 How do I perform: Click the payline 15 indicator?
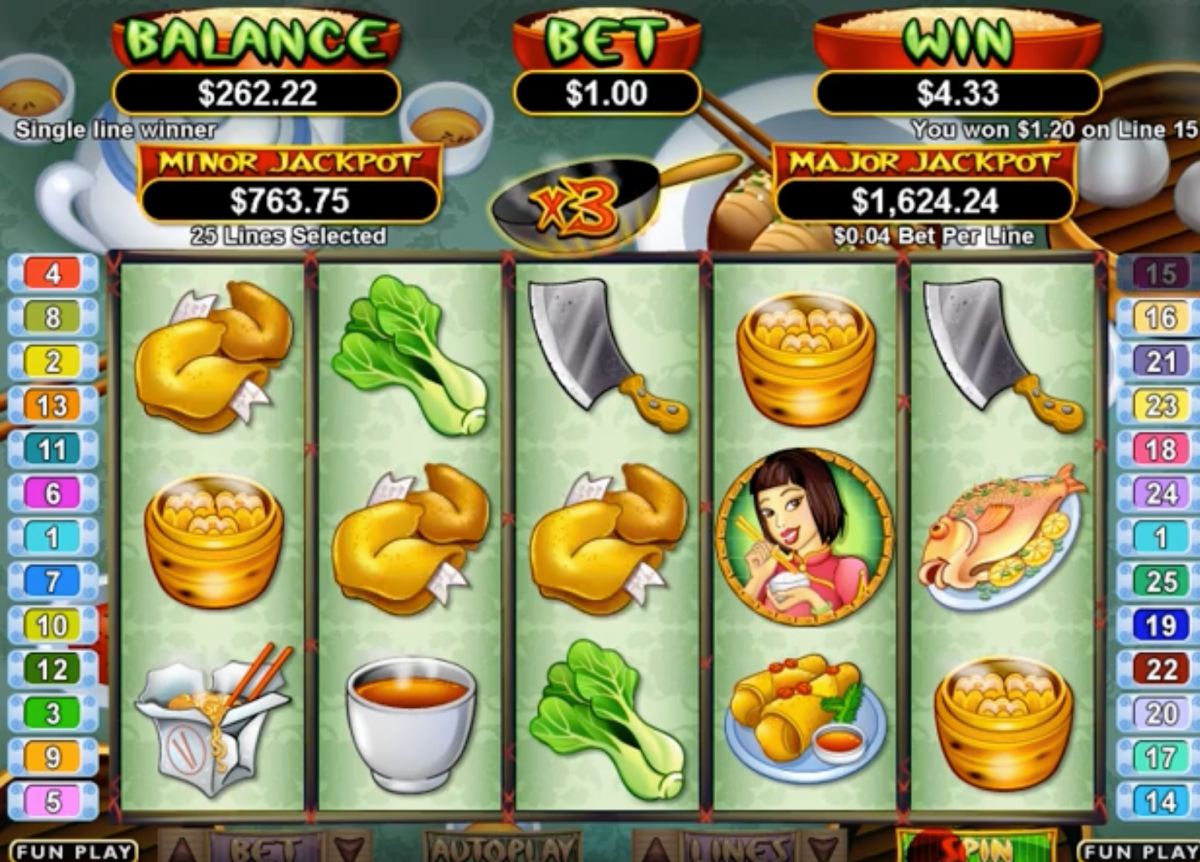1159,273
